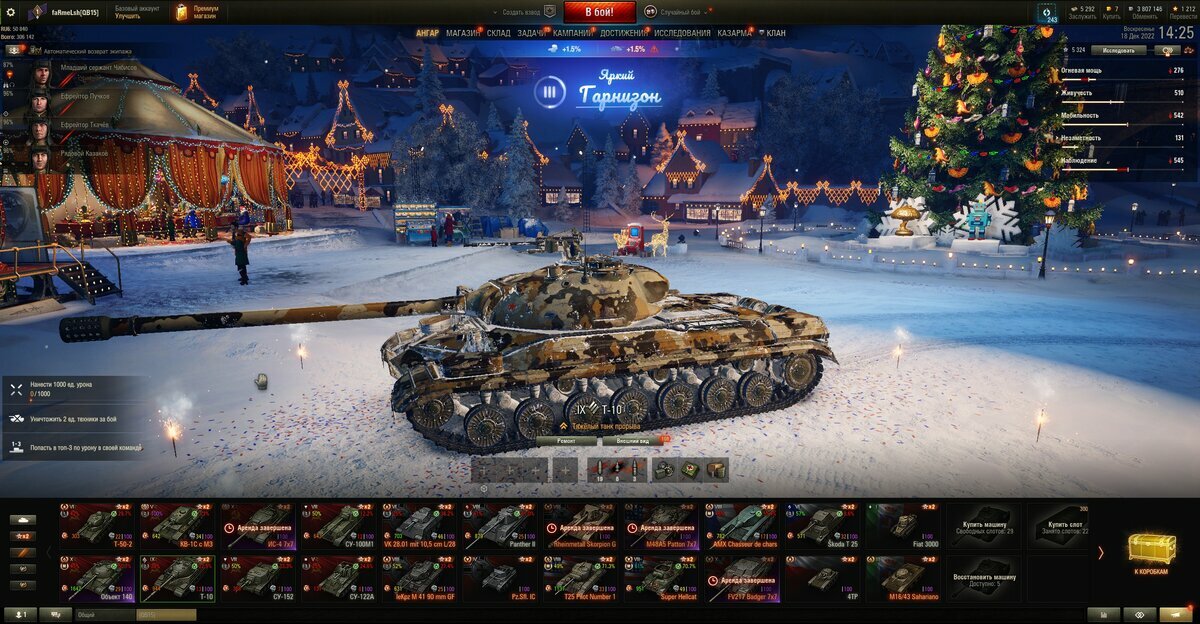This screenshot has width=1200, height=624.
Task: Click the Ремонт button
Action: point(566,440)
